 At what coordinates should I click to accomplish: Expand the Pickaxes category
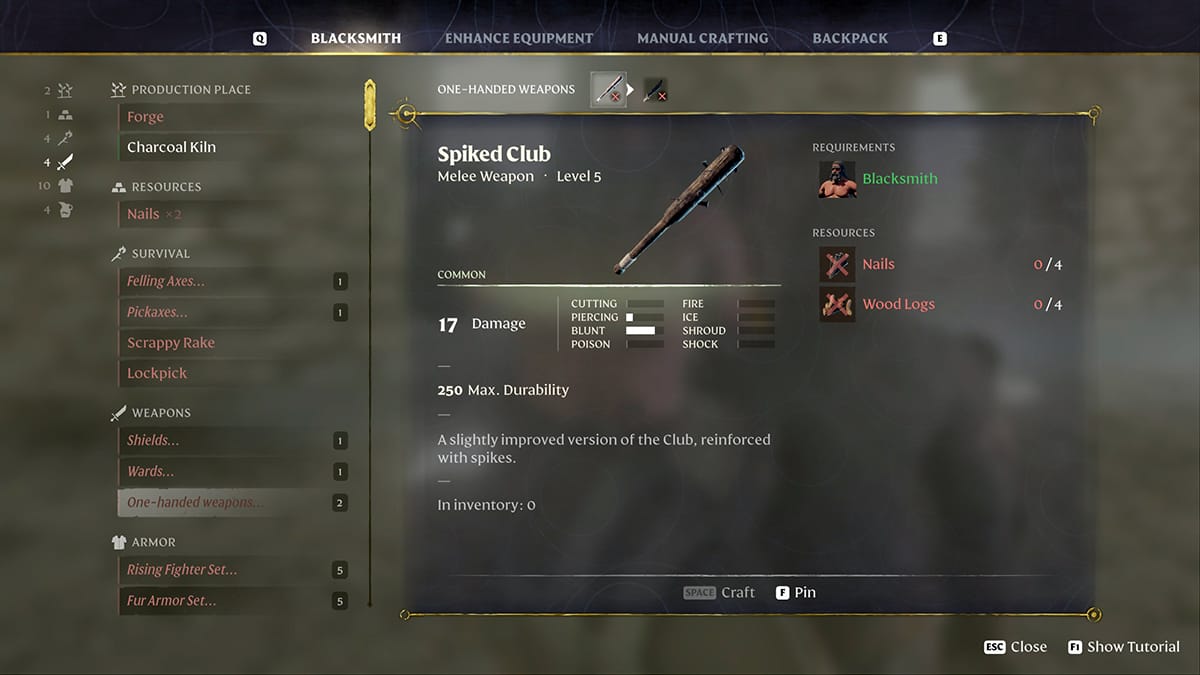pyautogui.click(x=158, y=312)
